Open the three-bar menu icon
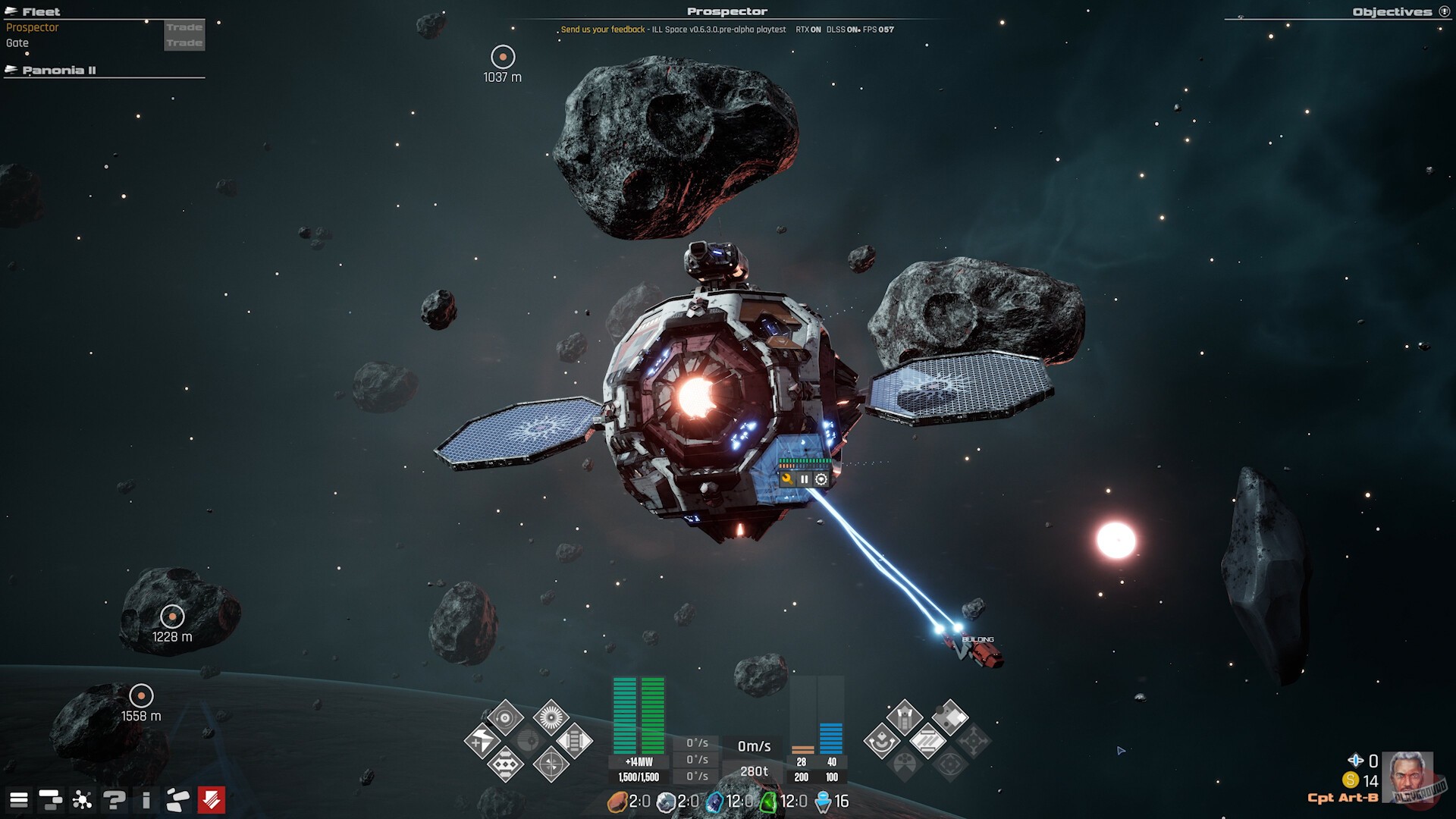Image resolution: width=1456 pixels, height=819 pixels. click(x=19, y=800)
